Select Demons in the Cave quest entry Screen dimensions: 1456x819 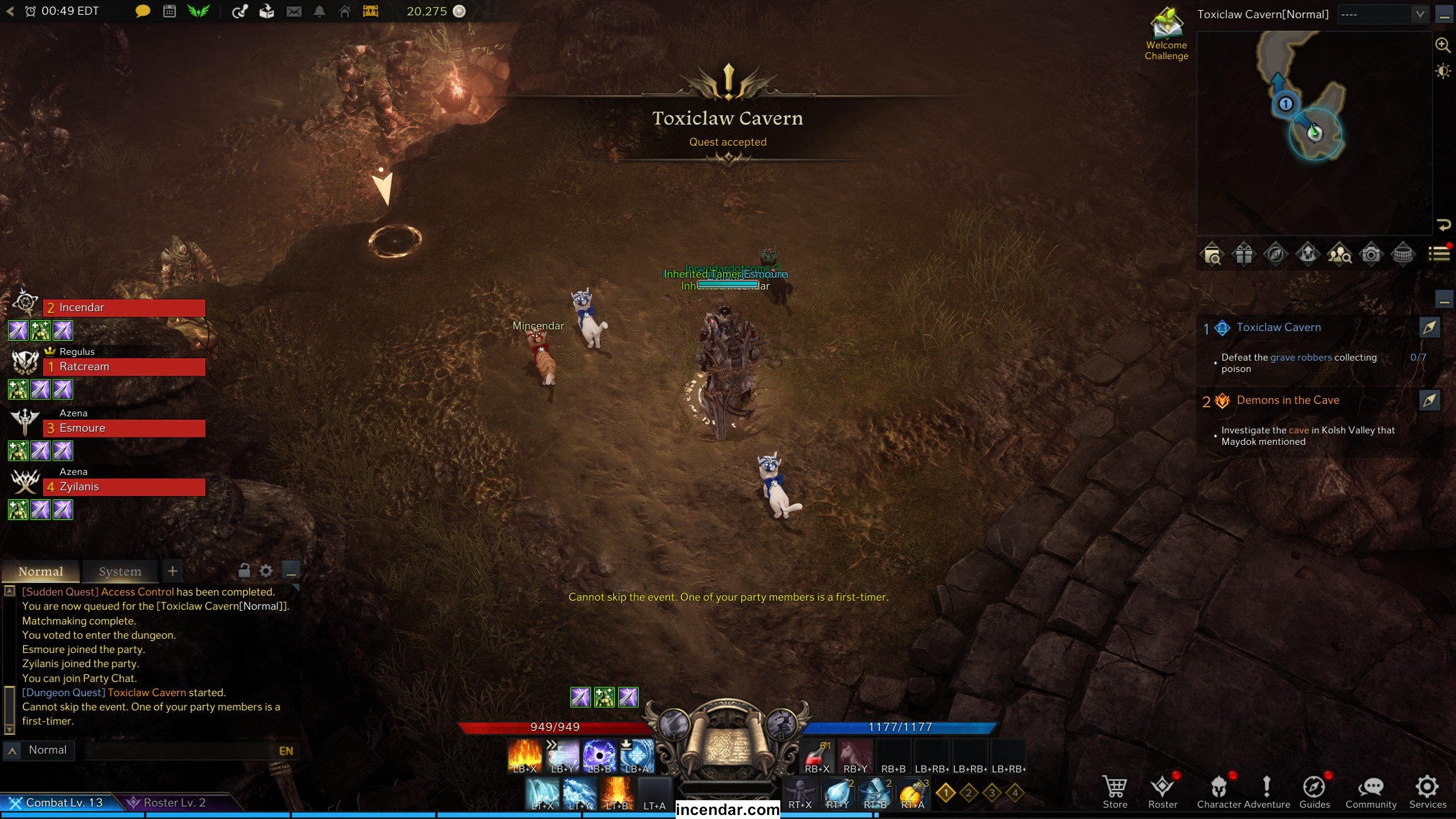point(1288,400)
